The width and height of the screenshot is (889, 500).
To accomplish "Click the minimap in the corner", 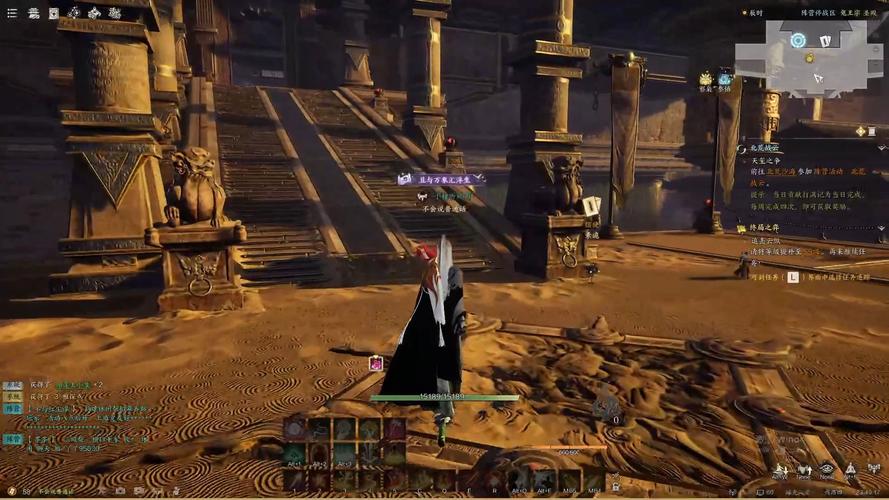I will pyautogui.click(x=808, y=53).
